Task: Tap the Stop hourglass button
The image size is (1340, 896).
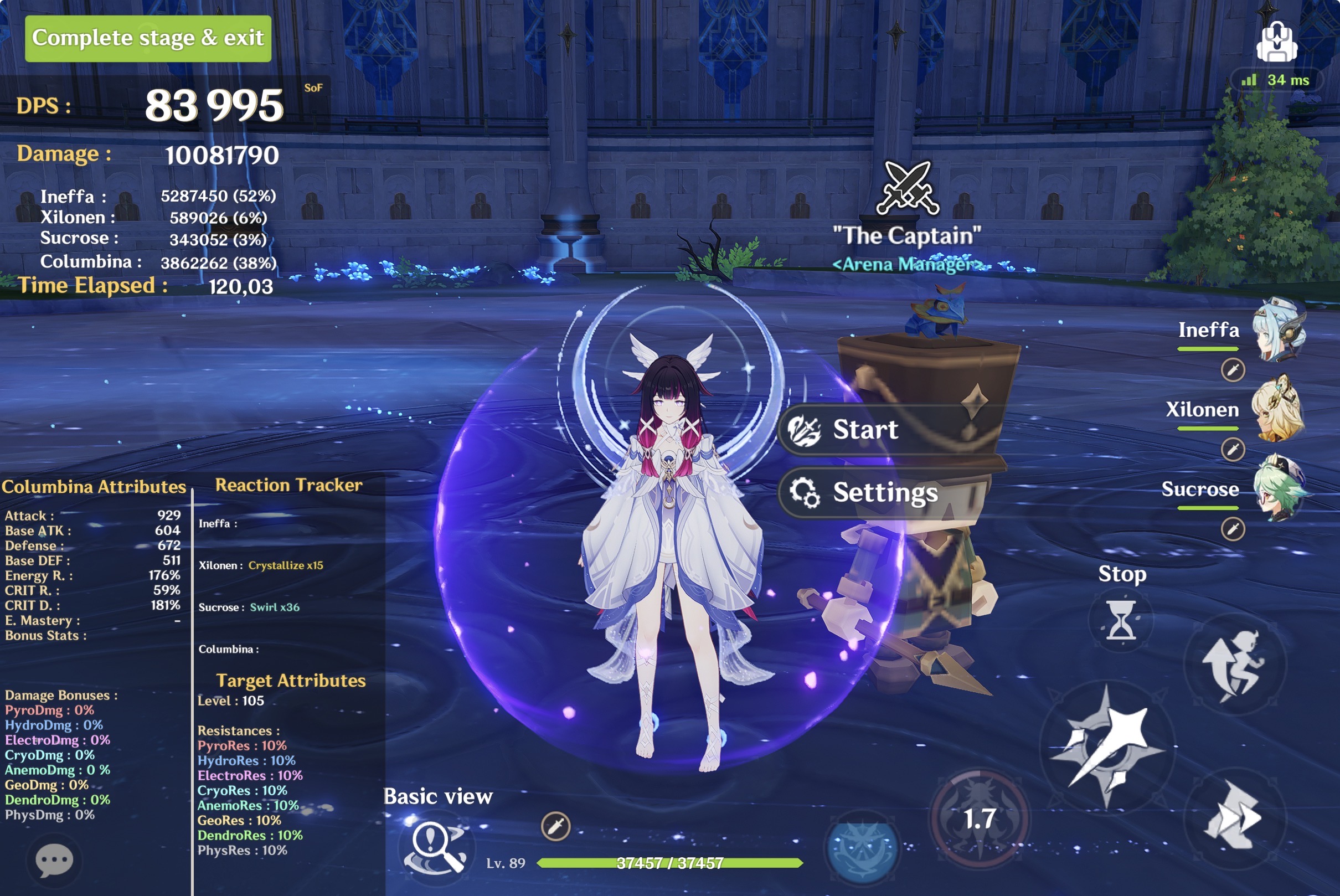Action: click(x=1121, y=620)
